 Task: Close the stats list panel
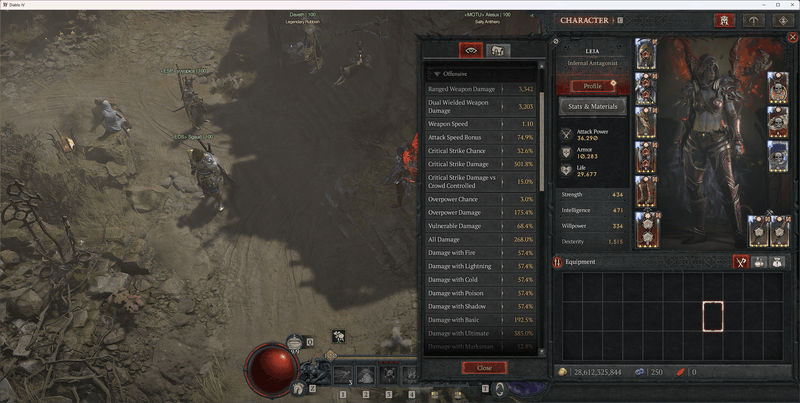coord(484,367)
